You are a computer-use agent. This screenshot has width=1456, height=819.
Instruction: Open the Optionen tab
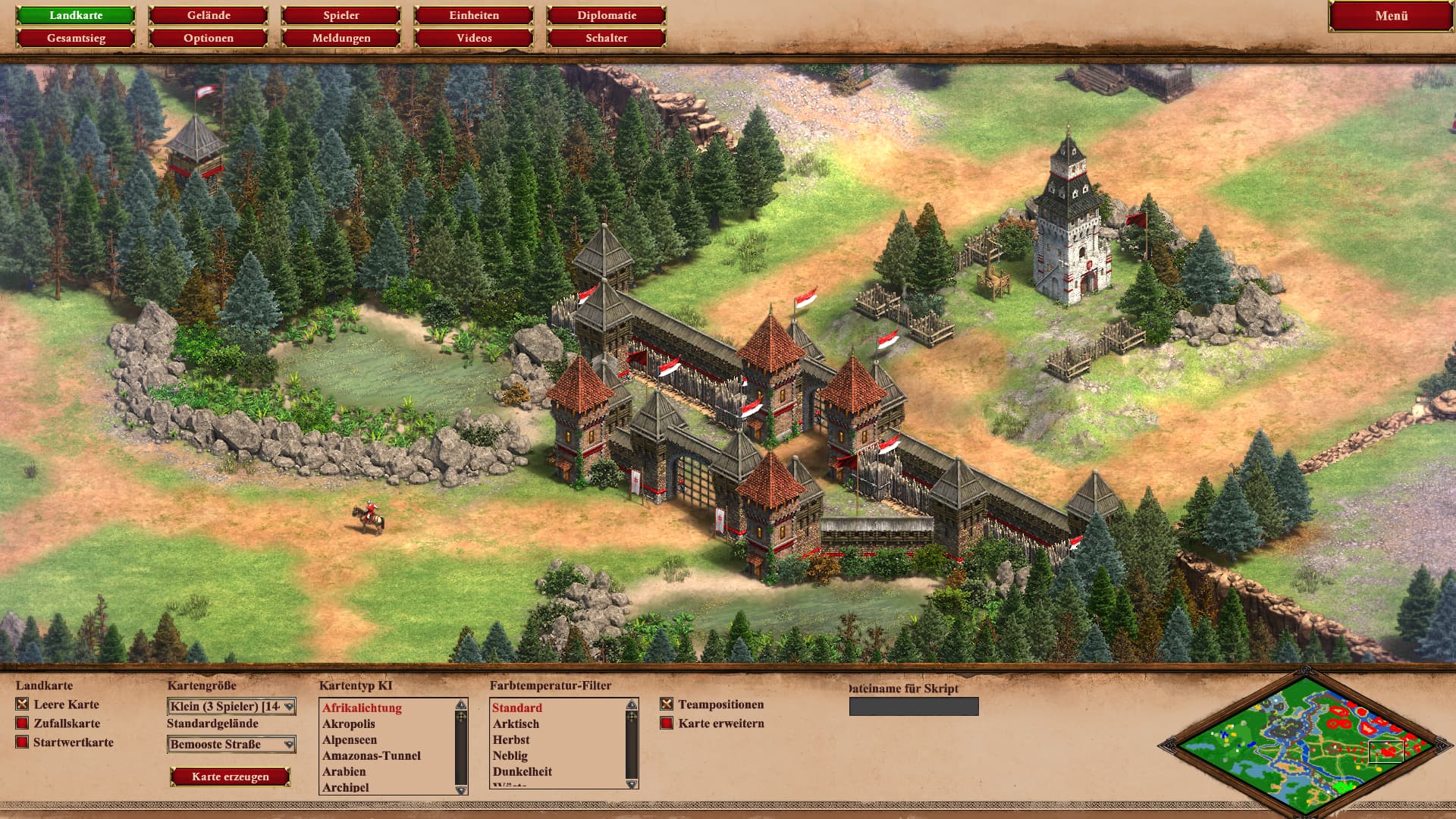209,38
